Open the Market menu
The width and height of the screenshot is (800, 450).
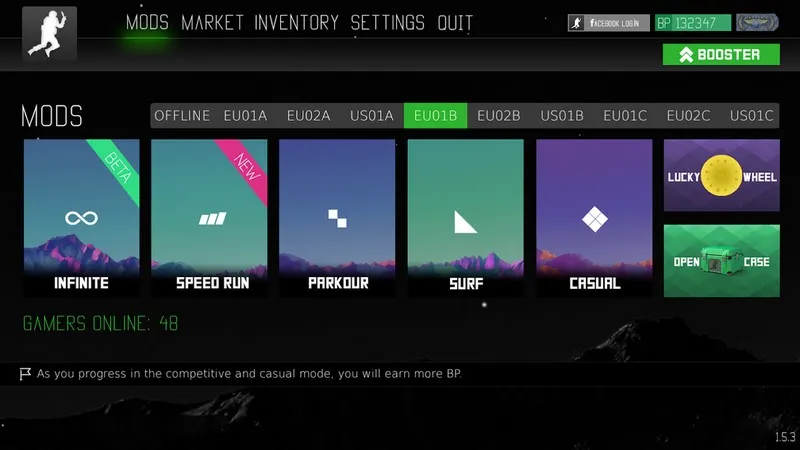click(214, 23)
